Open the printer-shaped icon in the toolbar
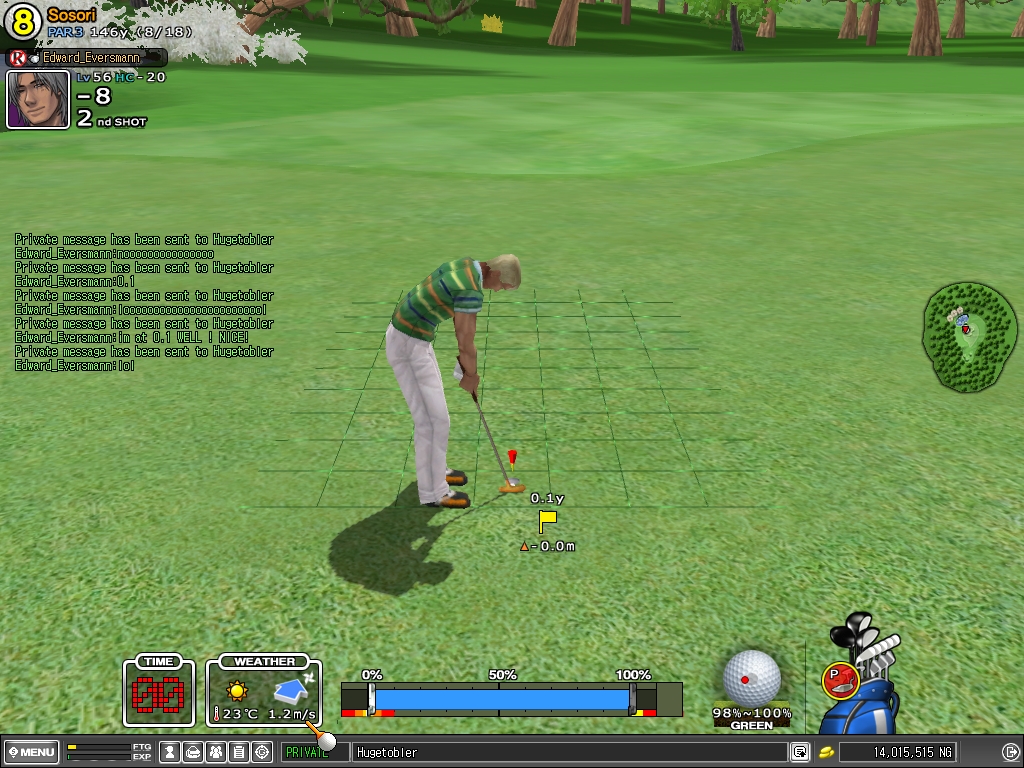Screen dimensions: 1024x768 coord(193,752)
